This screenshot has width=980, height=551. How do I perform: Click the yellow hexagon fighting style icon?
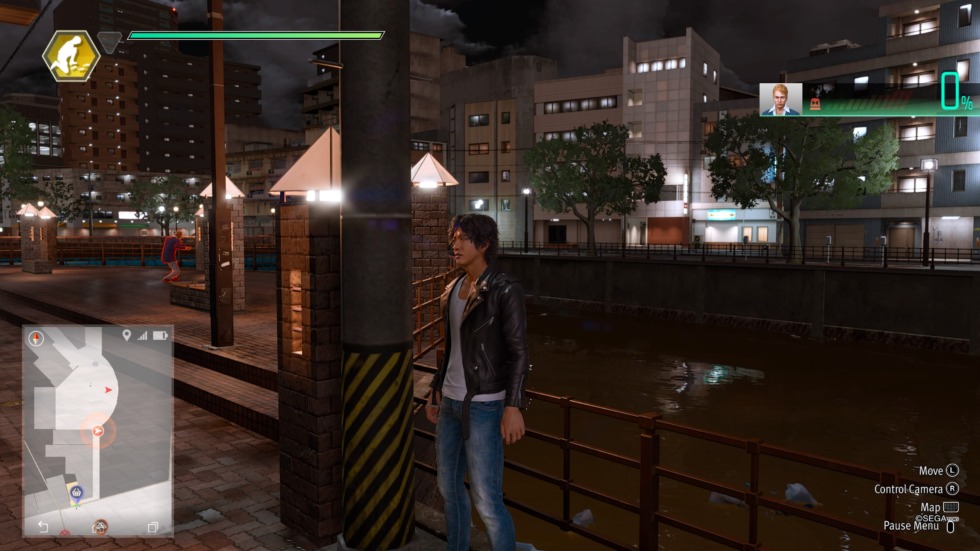pyautogui.click(x=71, y=54)
